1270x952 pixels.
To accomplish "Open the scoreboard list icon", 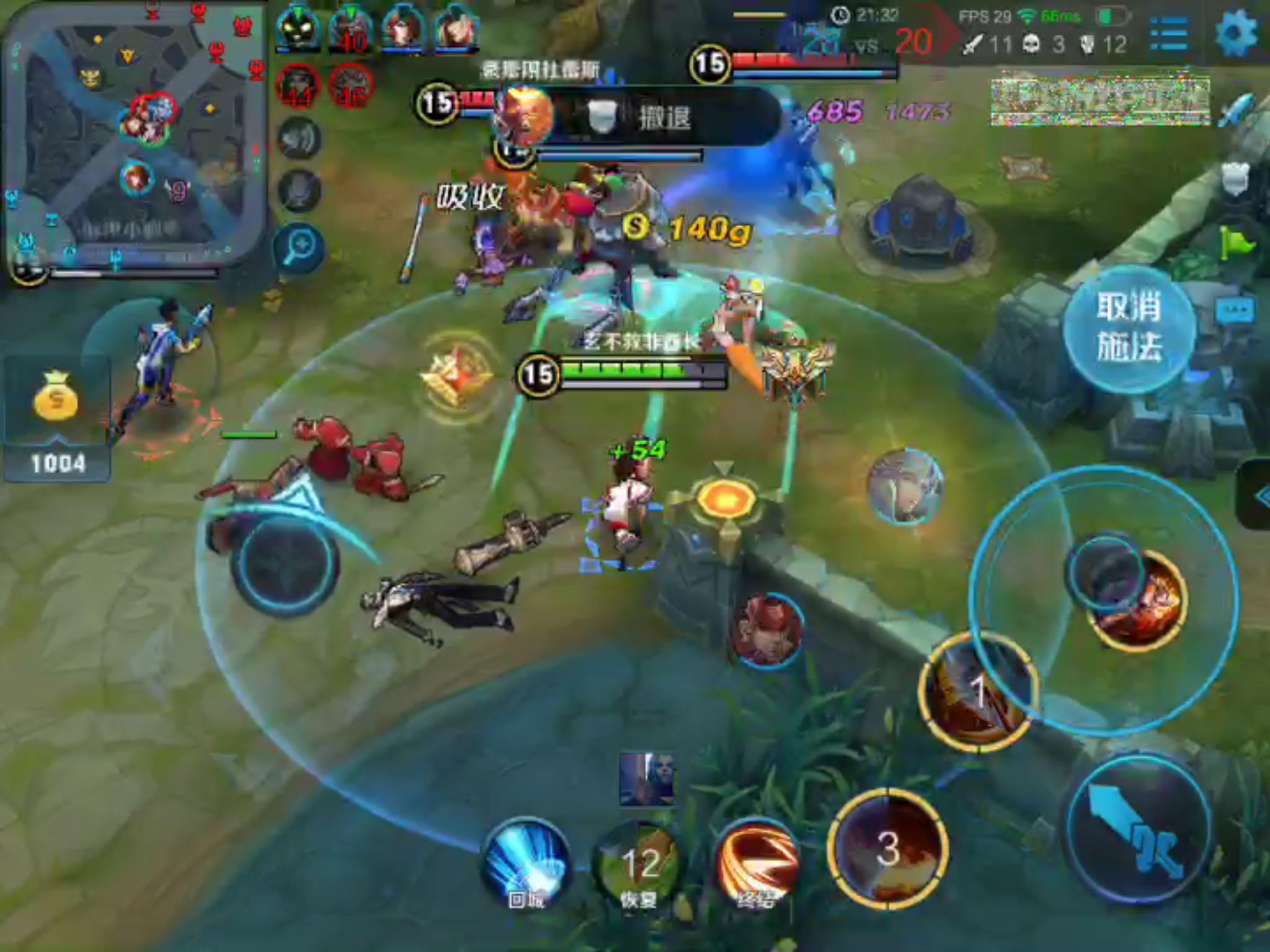I will [1168, 34].
